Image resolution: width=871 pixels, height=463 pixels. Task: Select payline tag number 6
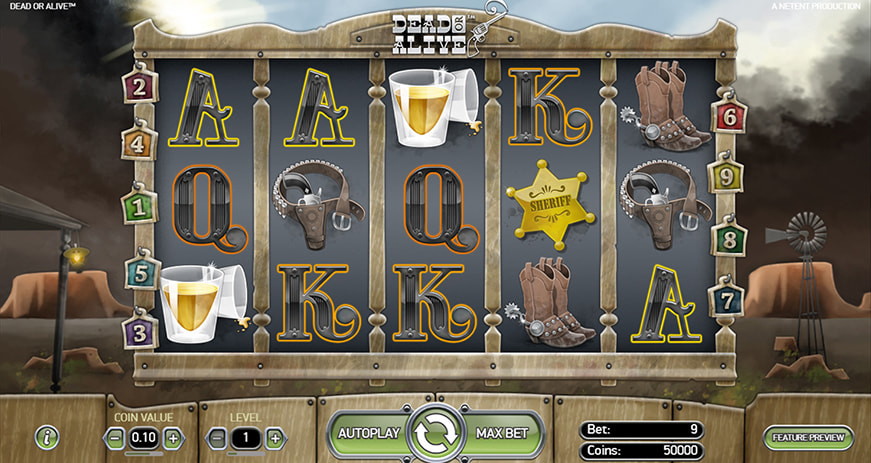point(728,116)
